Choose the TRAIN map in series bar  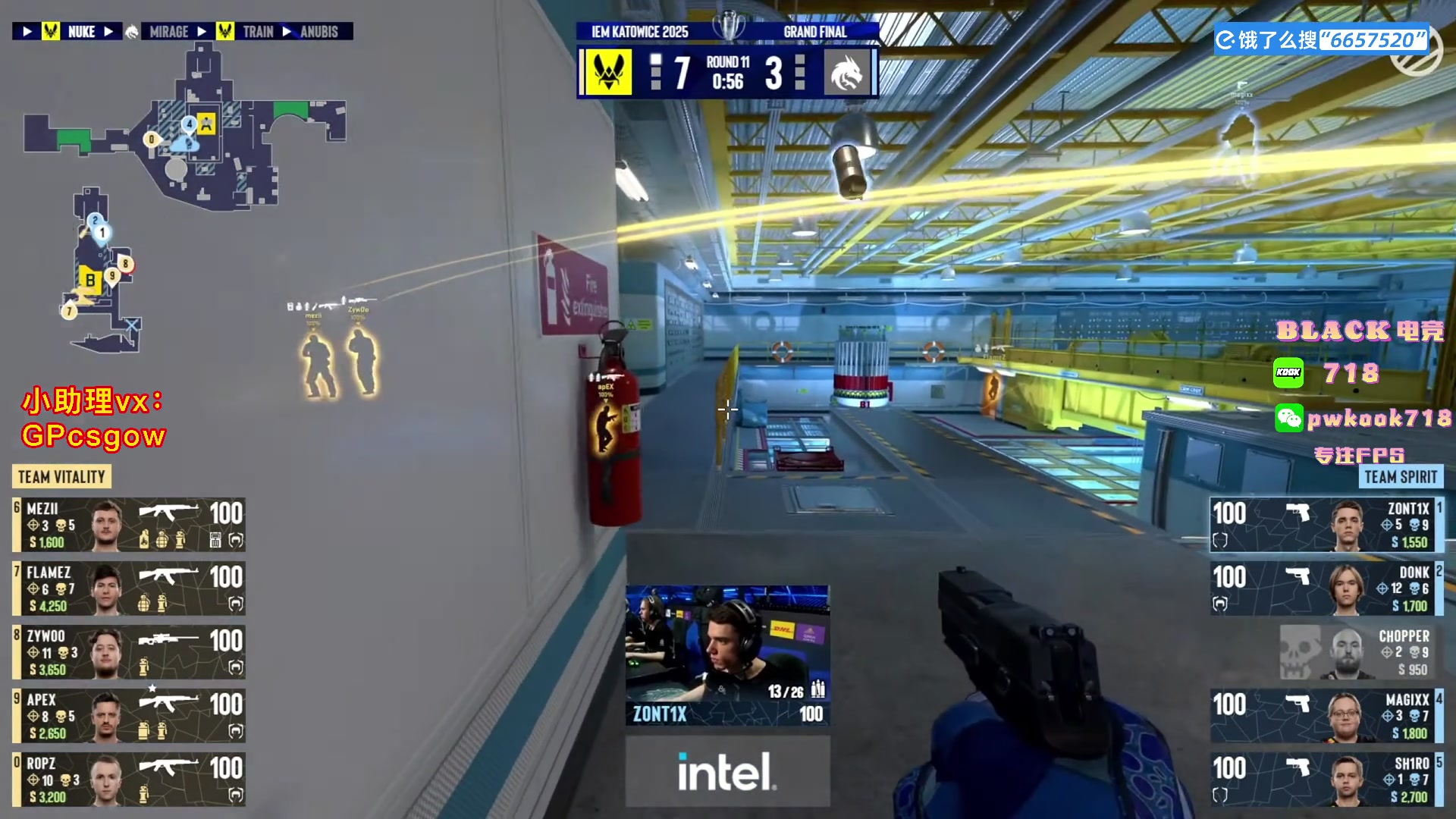(258, 32)
